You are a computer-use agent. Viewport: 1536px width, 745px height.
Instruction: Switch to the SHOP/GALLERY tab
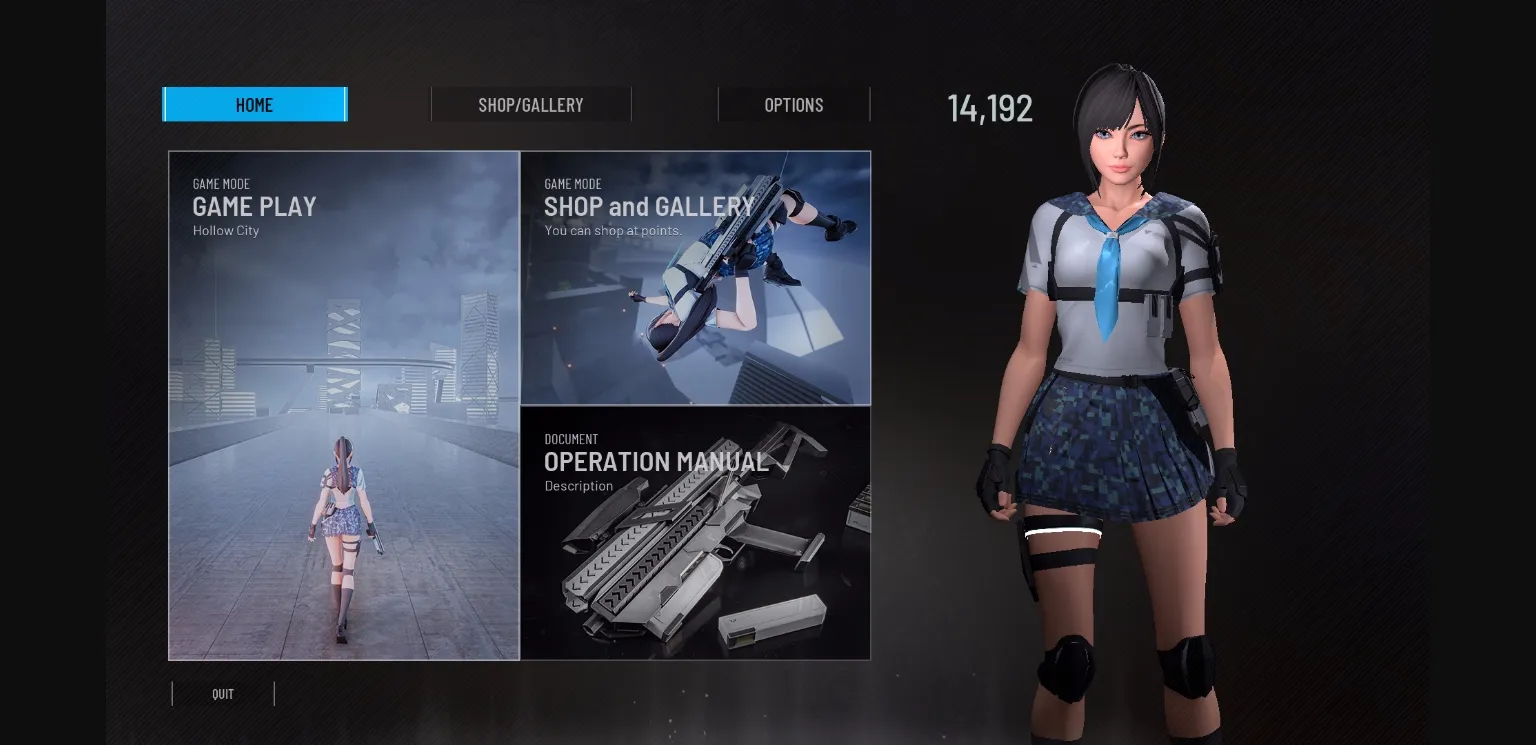[x=530, y=104]
